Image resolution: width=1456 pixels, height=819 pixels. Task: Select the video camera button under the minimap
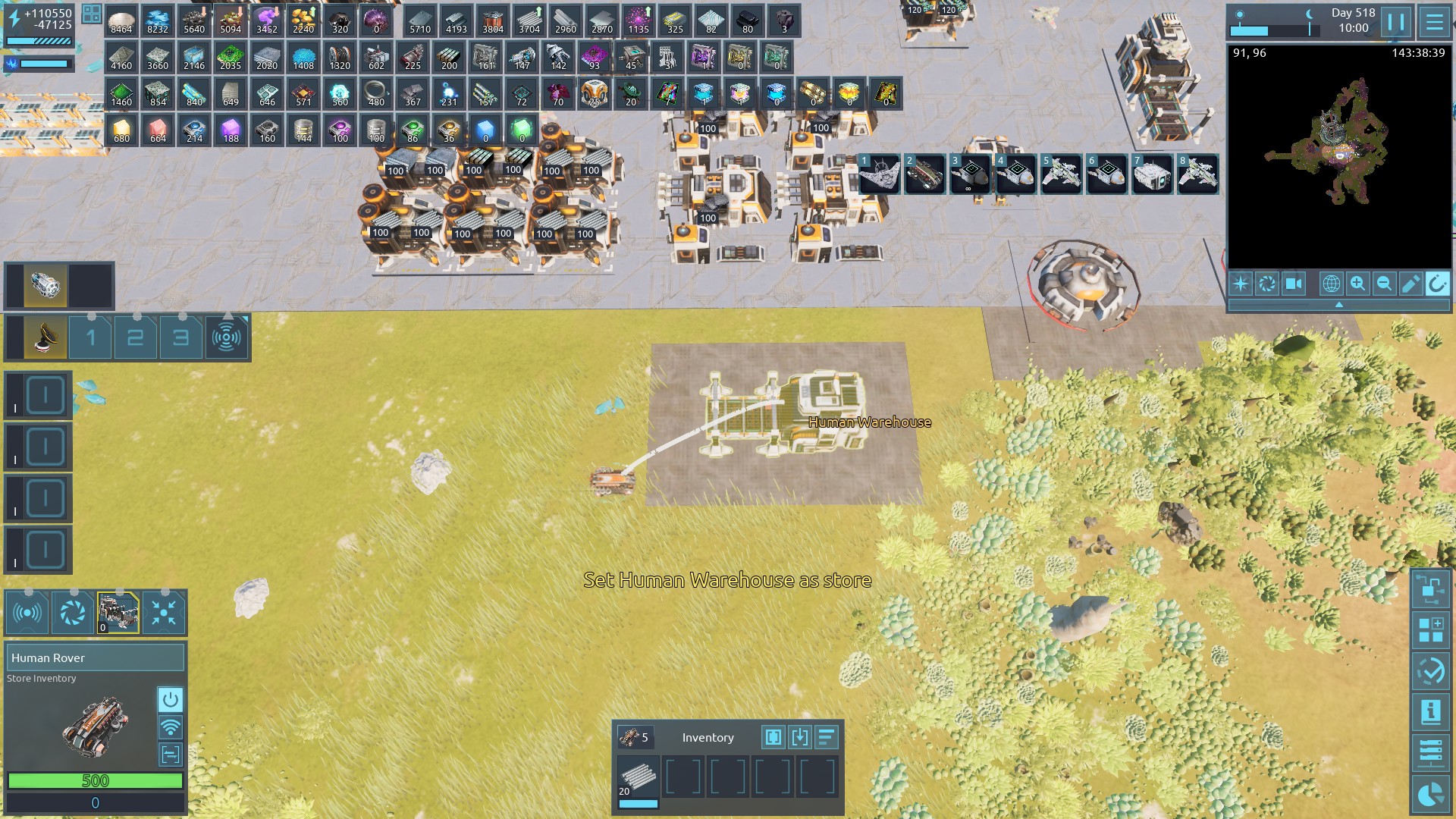pos(1293,284)
